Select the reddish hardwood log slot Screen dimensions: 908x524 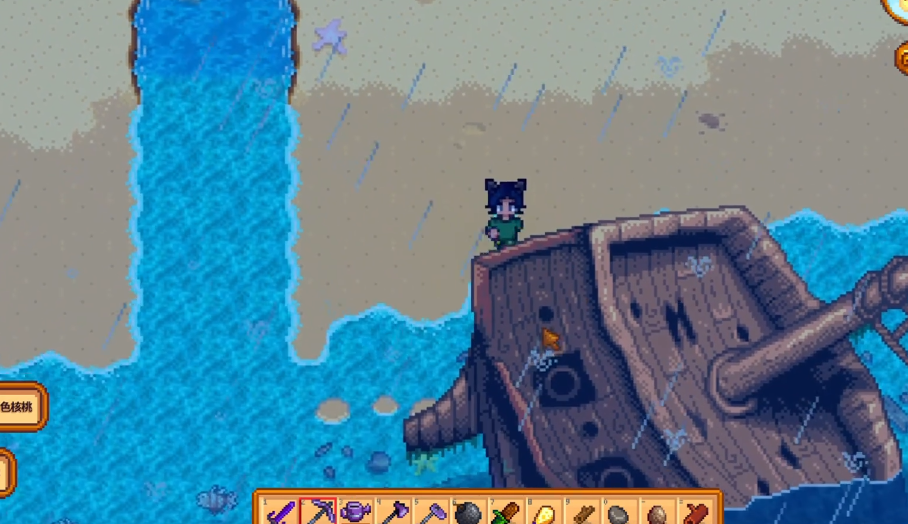click(x=694, y=513)
